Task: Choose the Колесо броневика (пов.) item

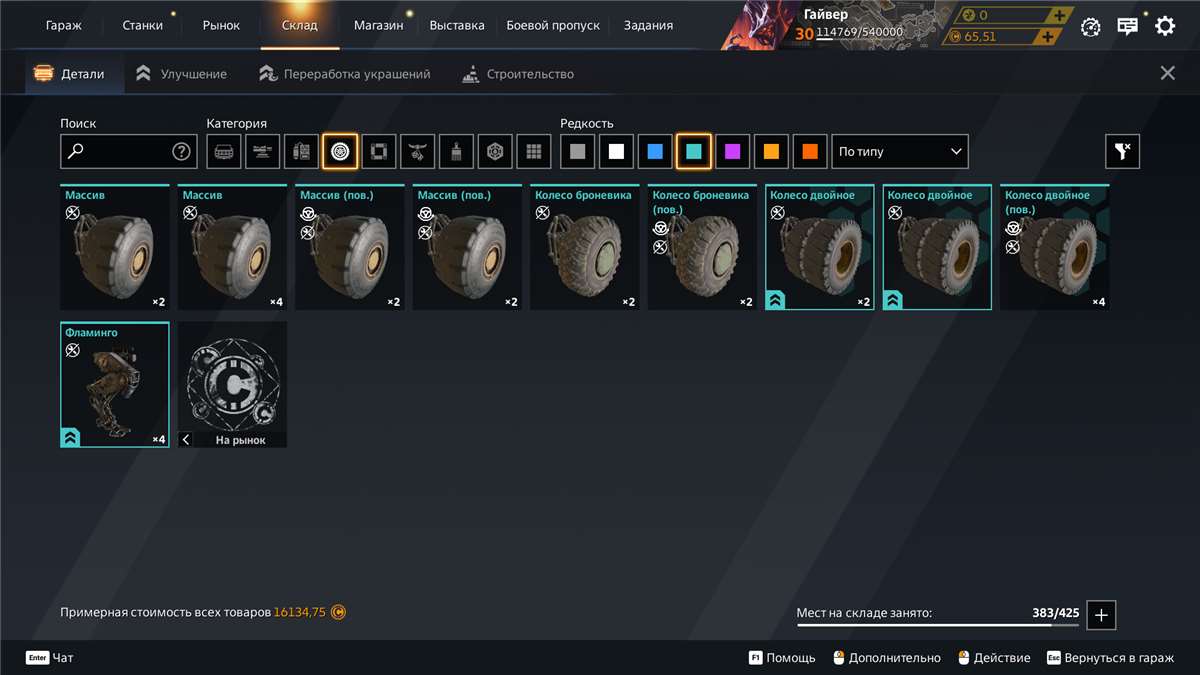Action: [x=702, y=248]
